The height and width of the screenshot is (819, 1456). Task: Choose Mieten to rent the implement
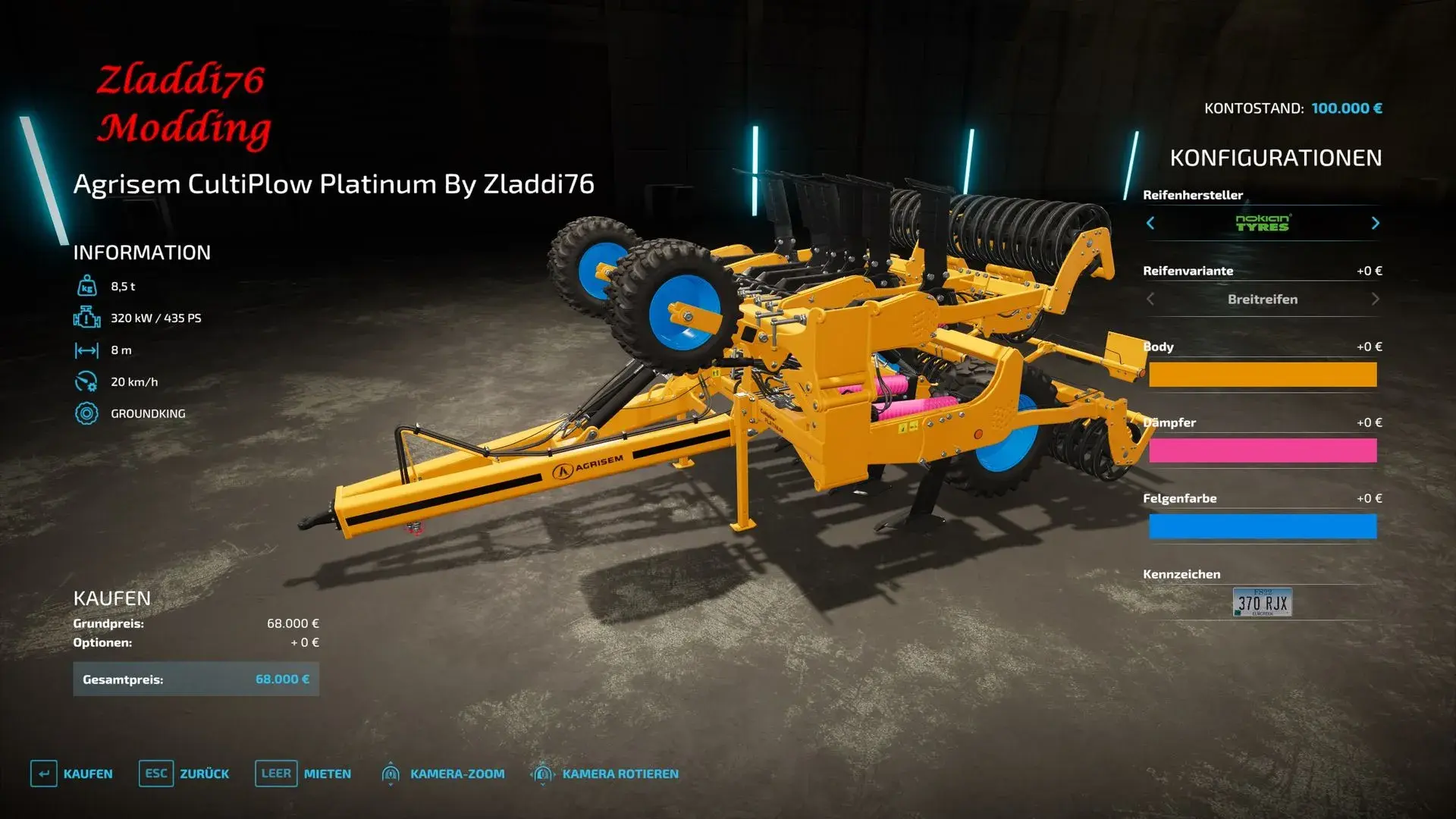click(x=303, y=773)
